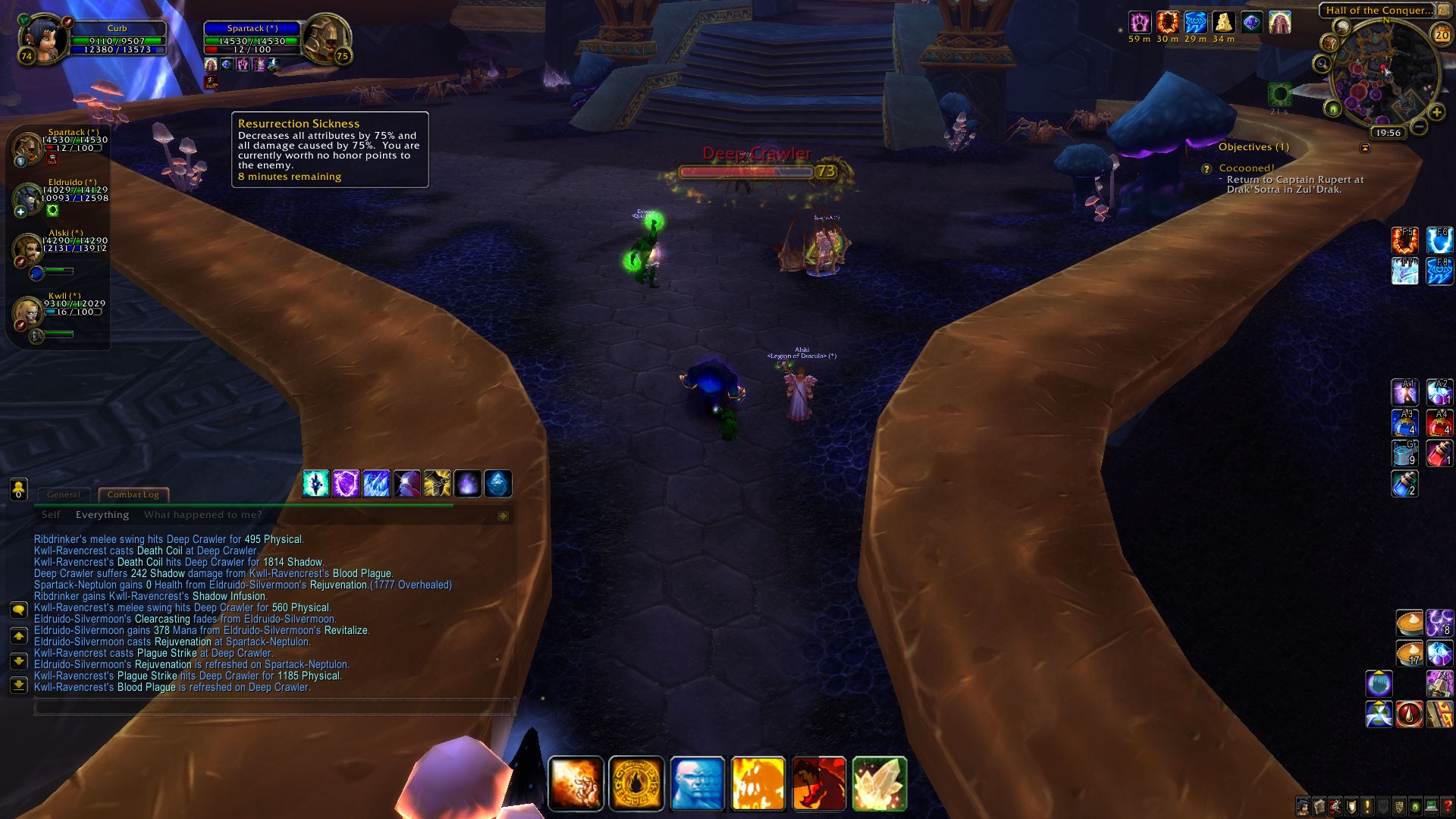The height and width of the screenshot is (819, 1456).
Task: Use the mana gem crystal icon
Action: click(879, 784)
